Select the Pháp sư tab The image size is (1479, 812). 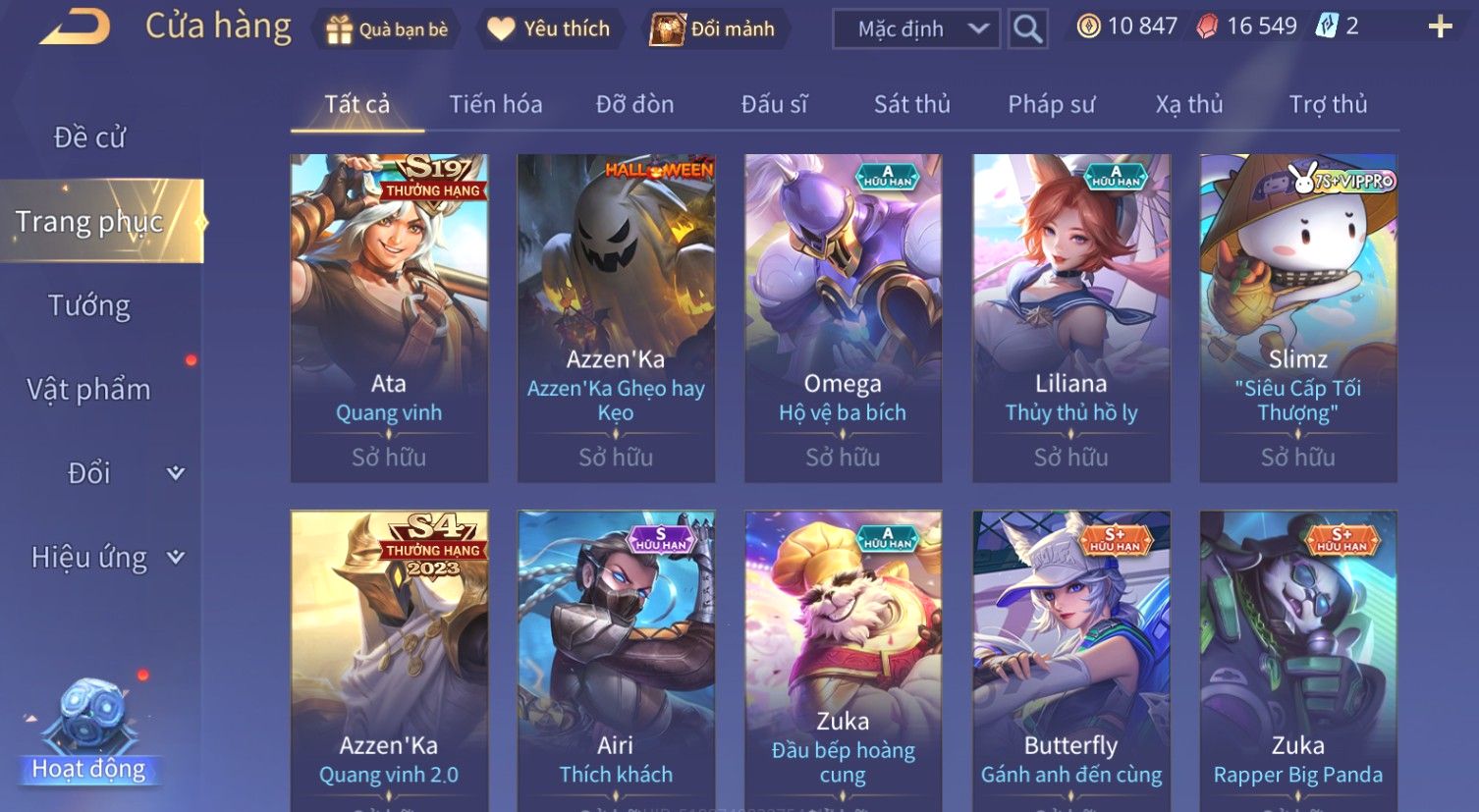coord(1051,104)
